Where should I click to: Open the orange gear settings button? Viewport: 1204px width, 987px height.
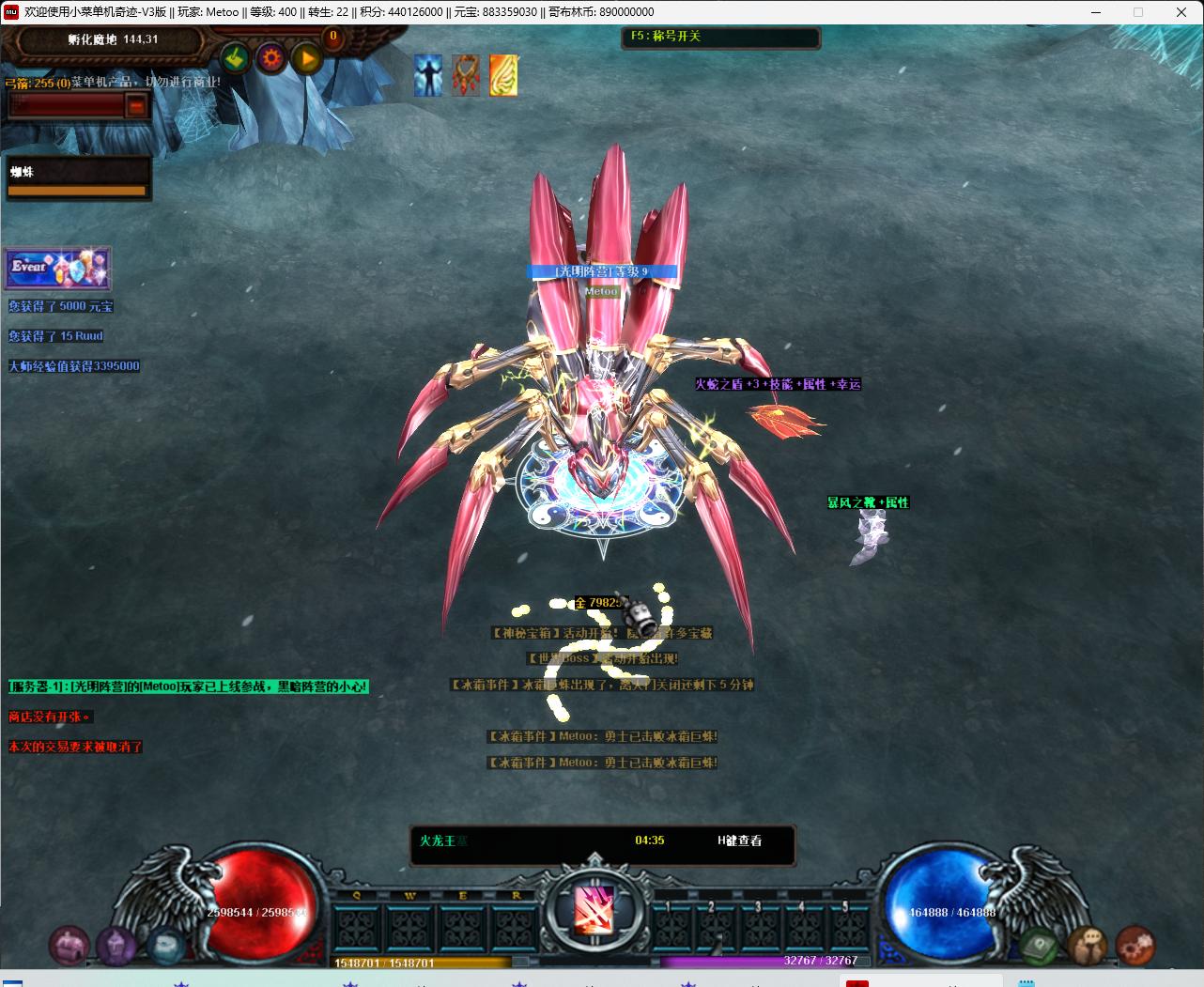click(x=271, y=59)
